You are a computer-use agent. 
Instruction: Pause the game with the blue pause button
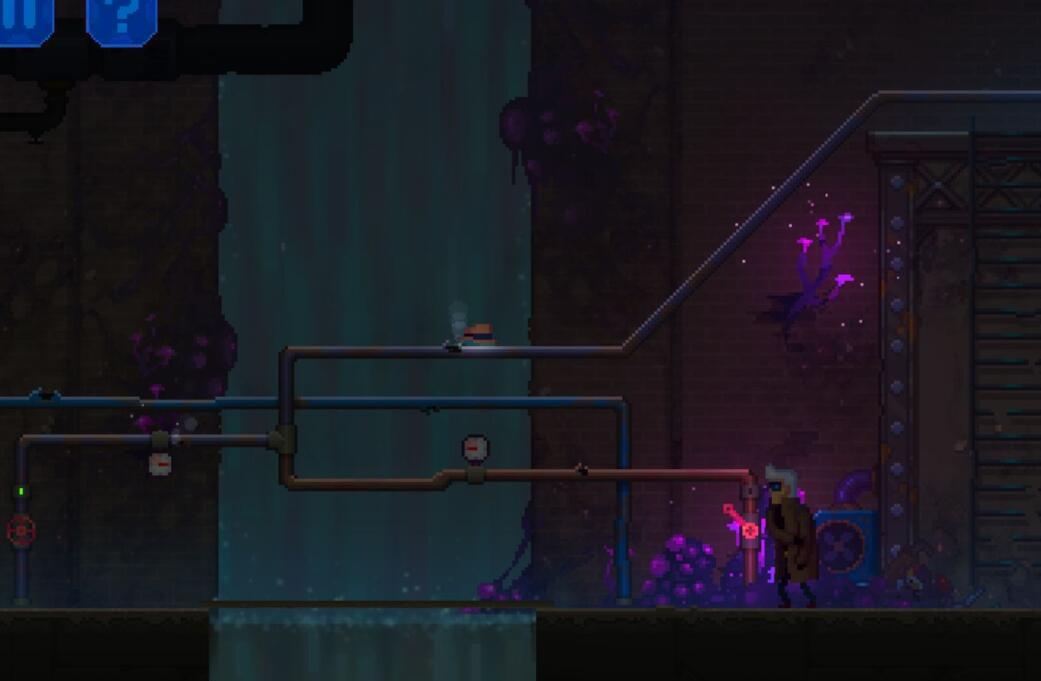25,18
